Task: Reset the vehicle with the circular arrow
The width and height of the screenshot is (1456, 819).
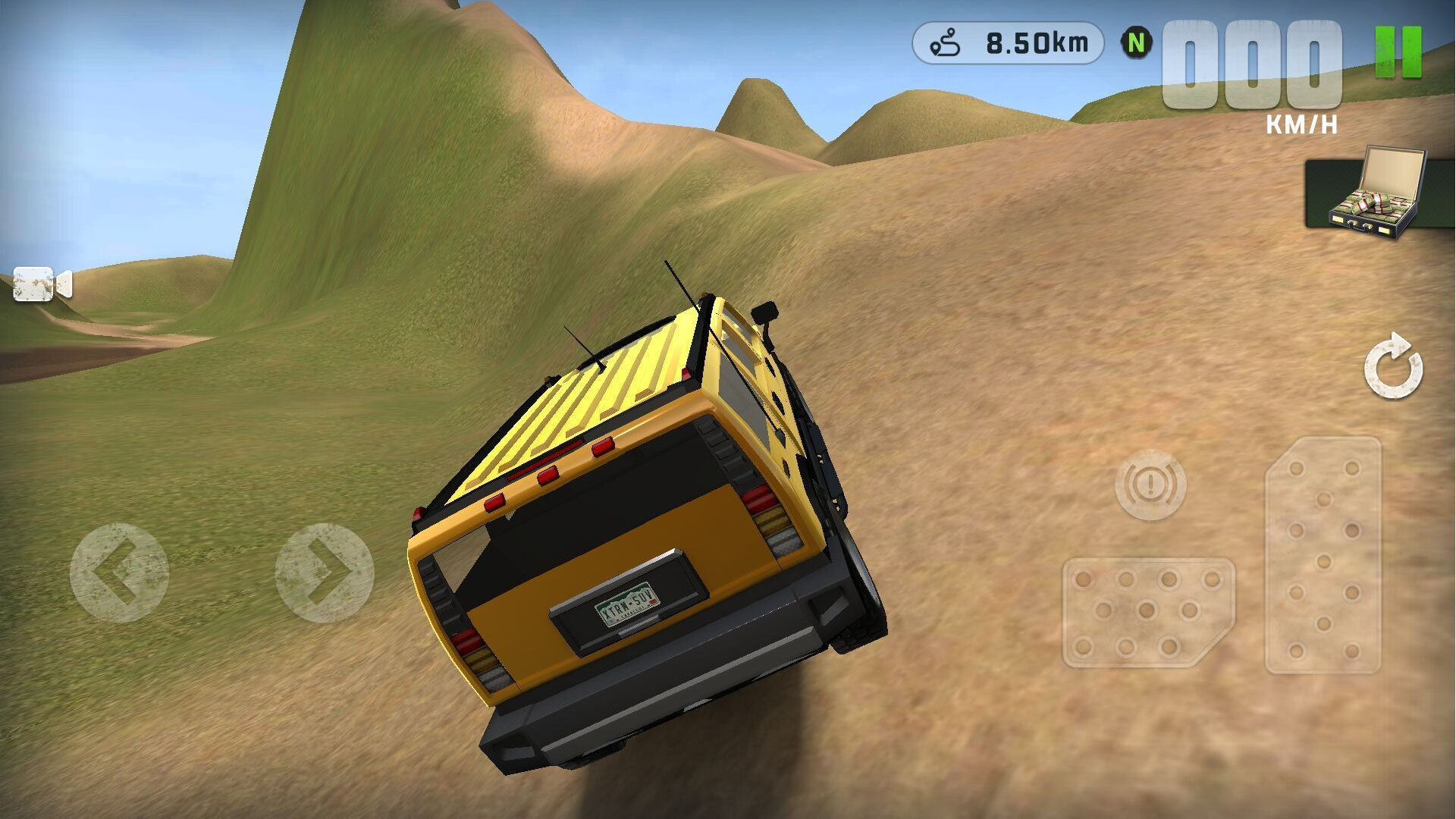Action: [1393, 366]
